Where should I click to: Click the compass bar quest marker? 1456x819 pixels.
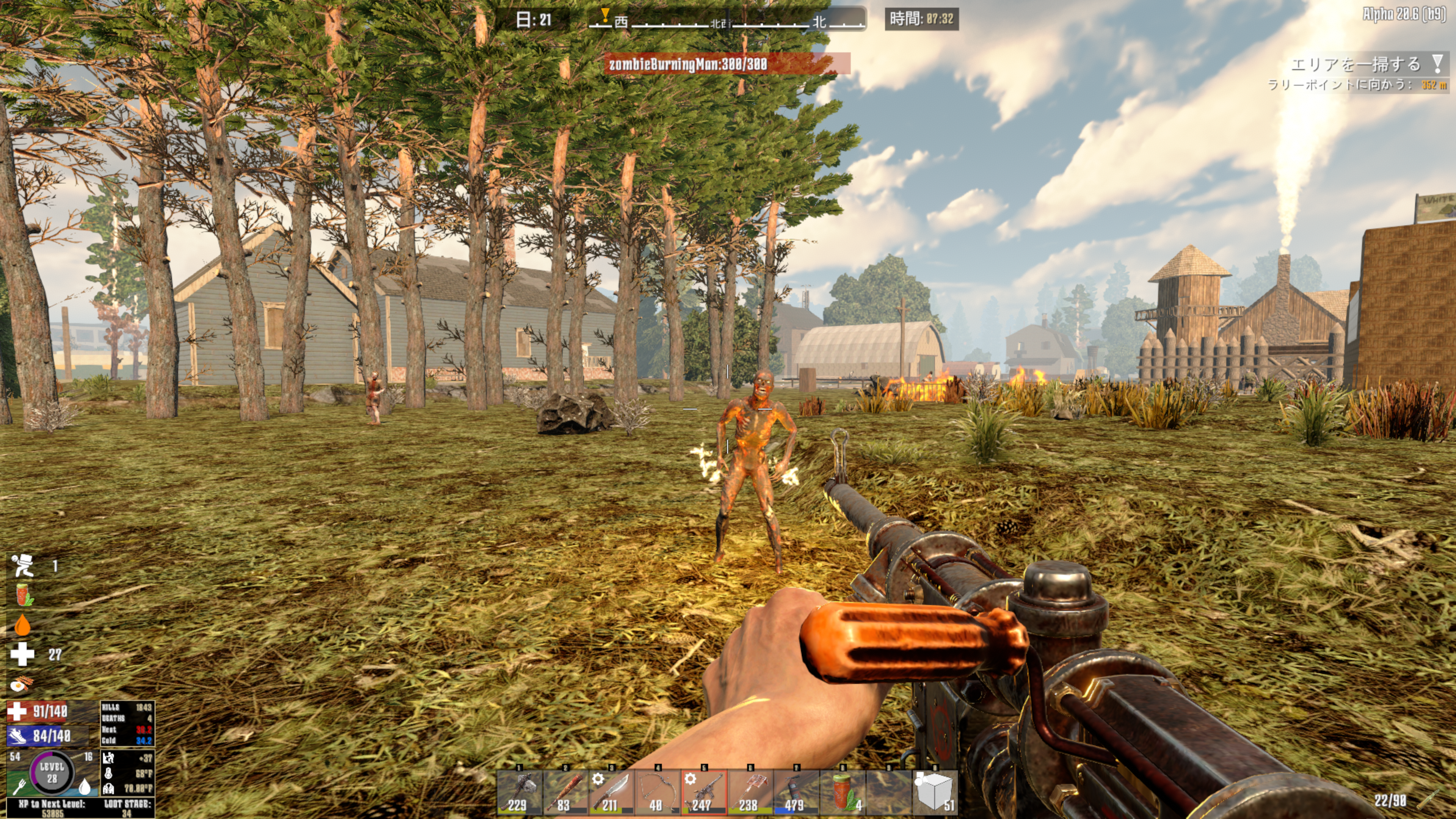coord(605,15)
